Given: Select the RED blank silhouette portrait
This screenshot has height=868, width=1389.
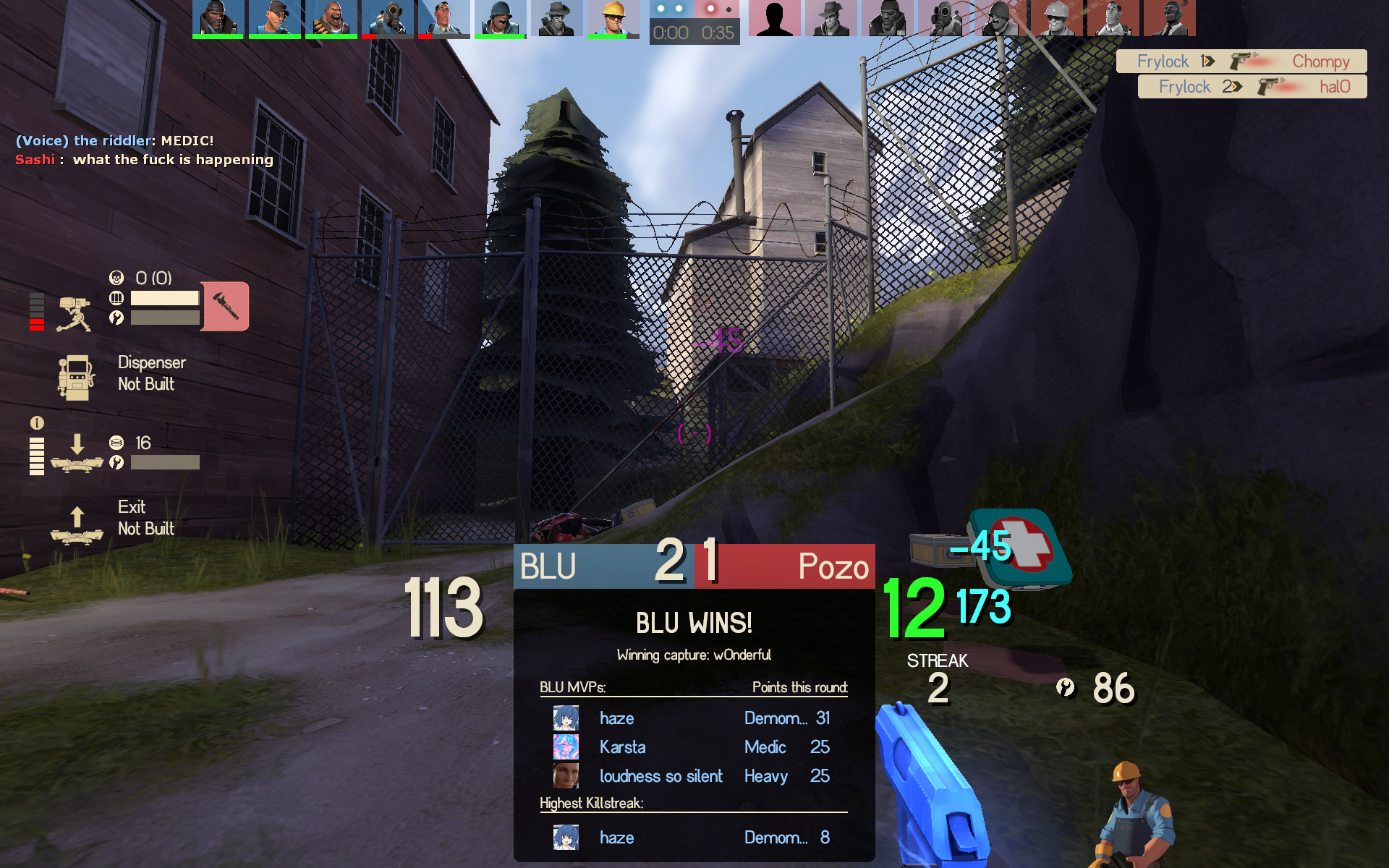Looking at the screenshot, I should 775,18.
